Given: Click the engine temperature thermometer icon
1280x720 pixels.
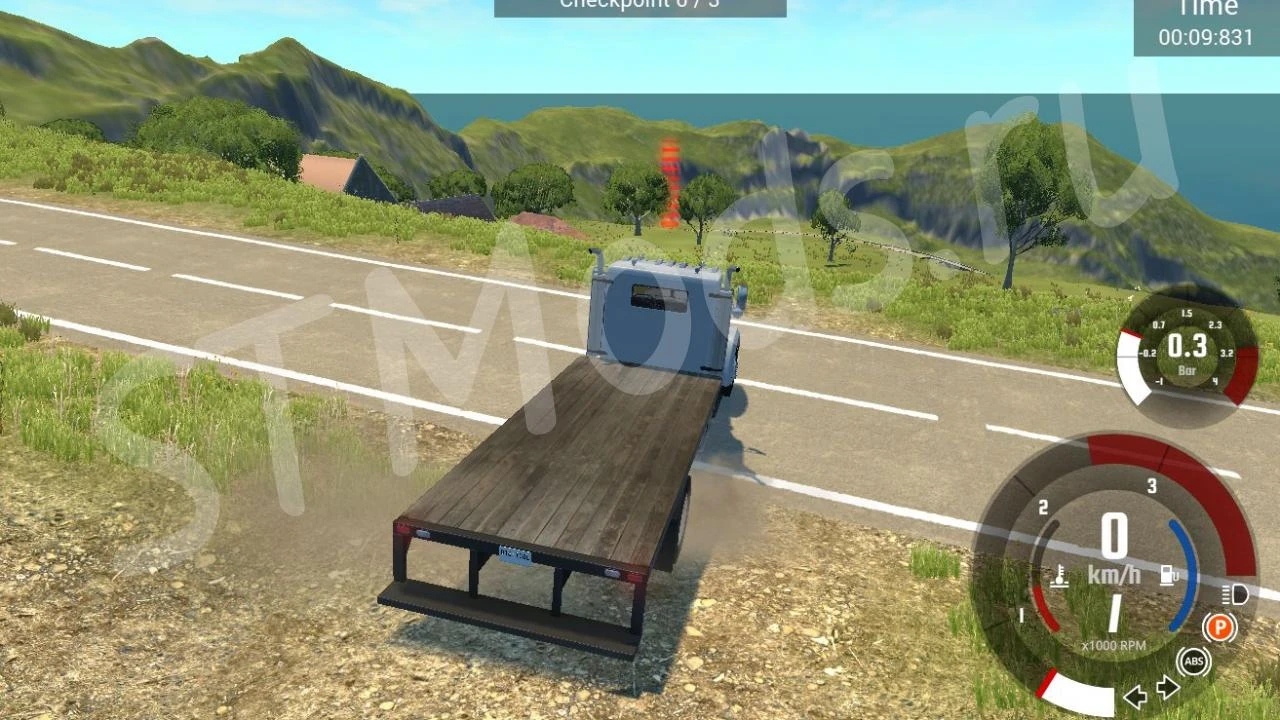Looking at the screenshot, I should [1059, 575].
